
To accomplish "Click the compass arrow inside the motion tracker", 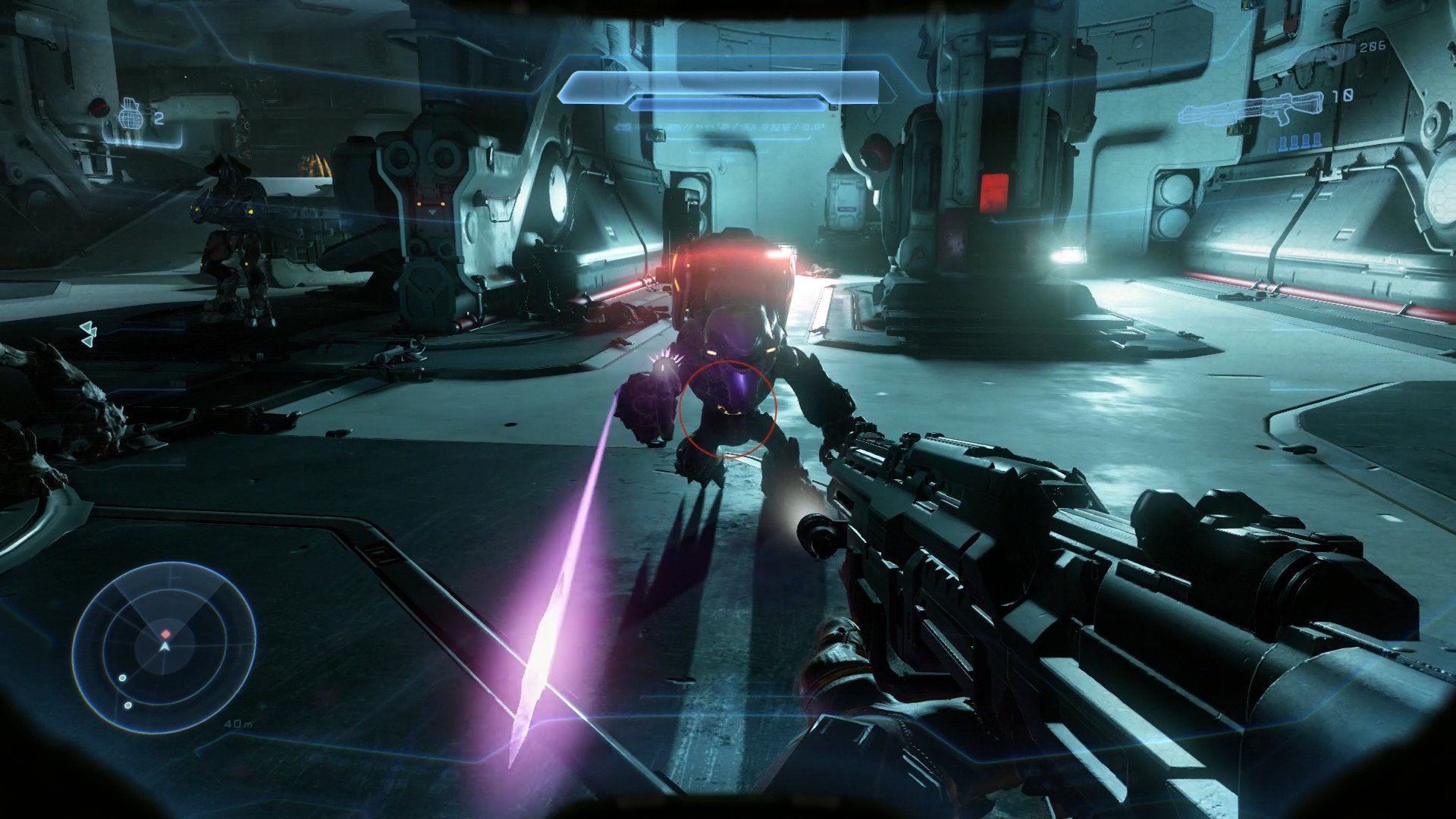I will [164, 646].
